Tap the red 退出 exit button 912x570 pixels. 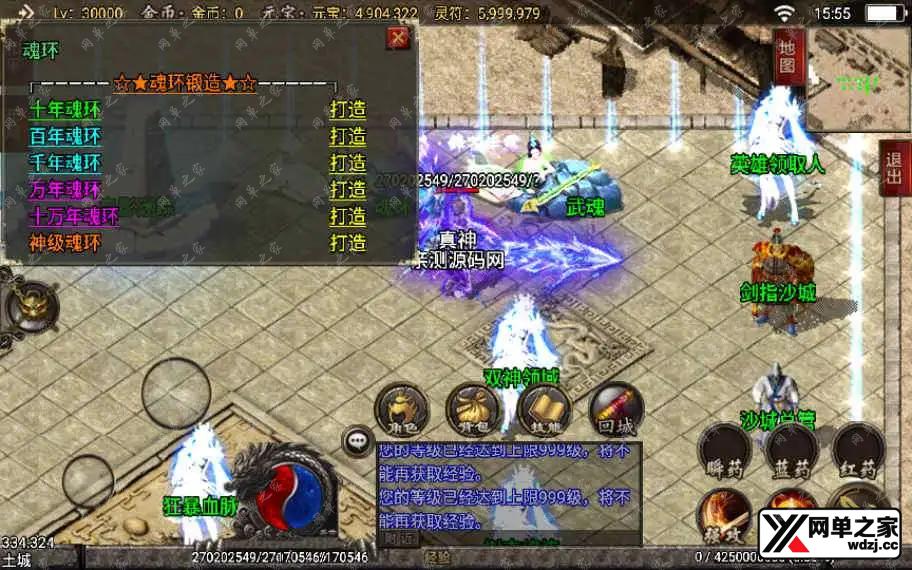[x=894, y=167]
